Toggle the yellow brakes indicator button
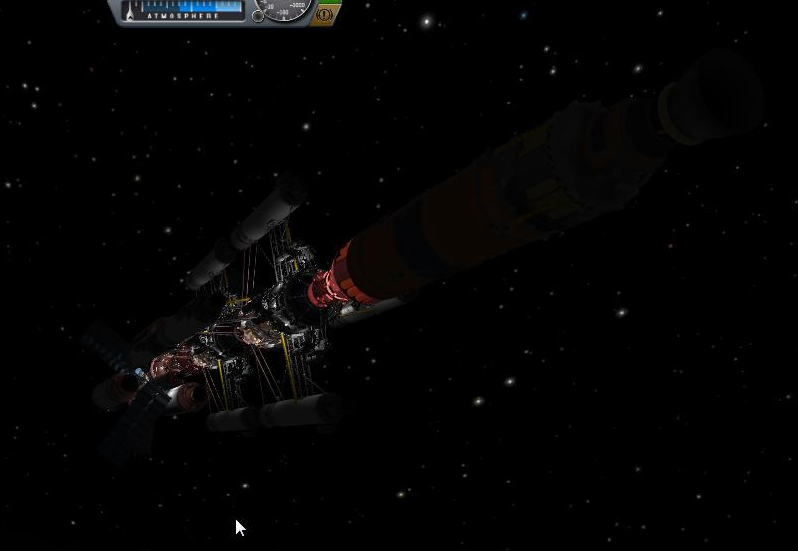The height and width of the screenshot is (551, 798). tap(324, 15)
